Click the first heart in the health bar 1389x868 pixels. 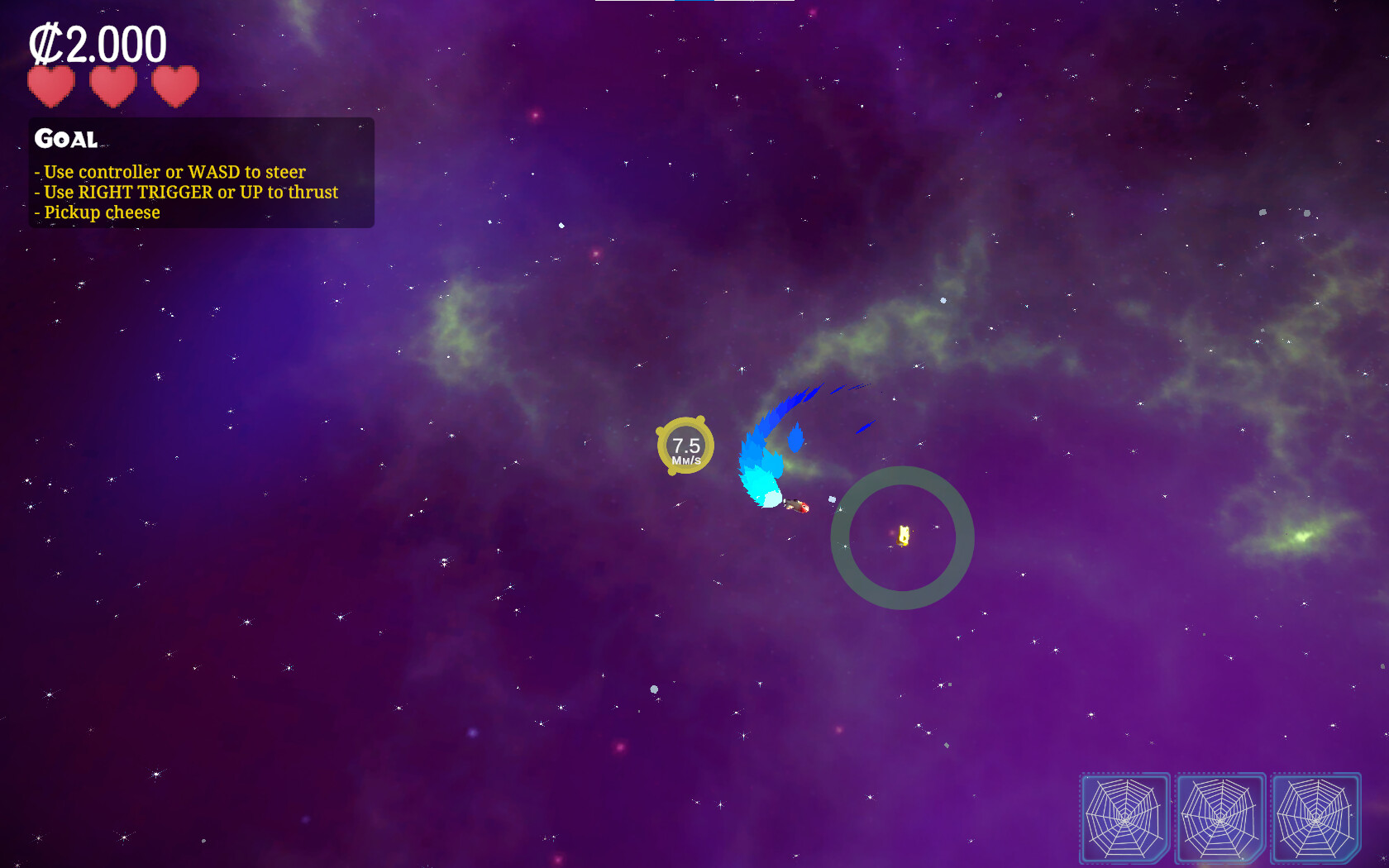(53, 86)
